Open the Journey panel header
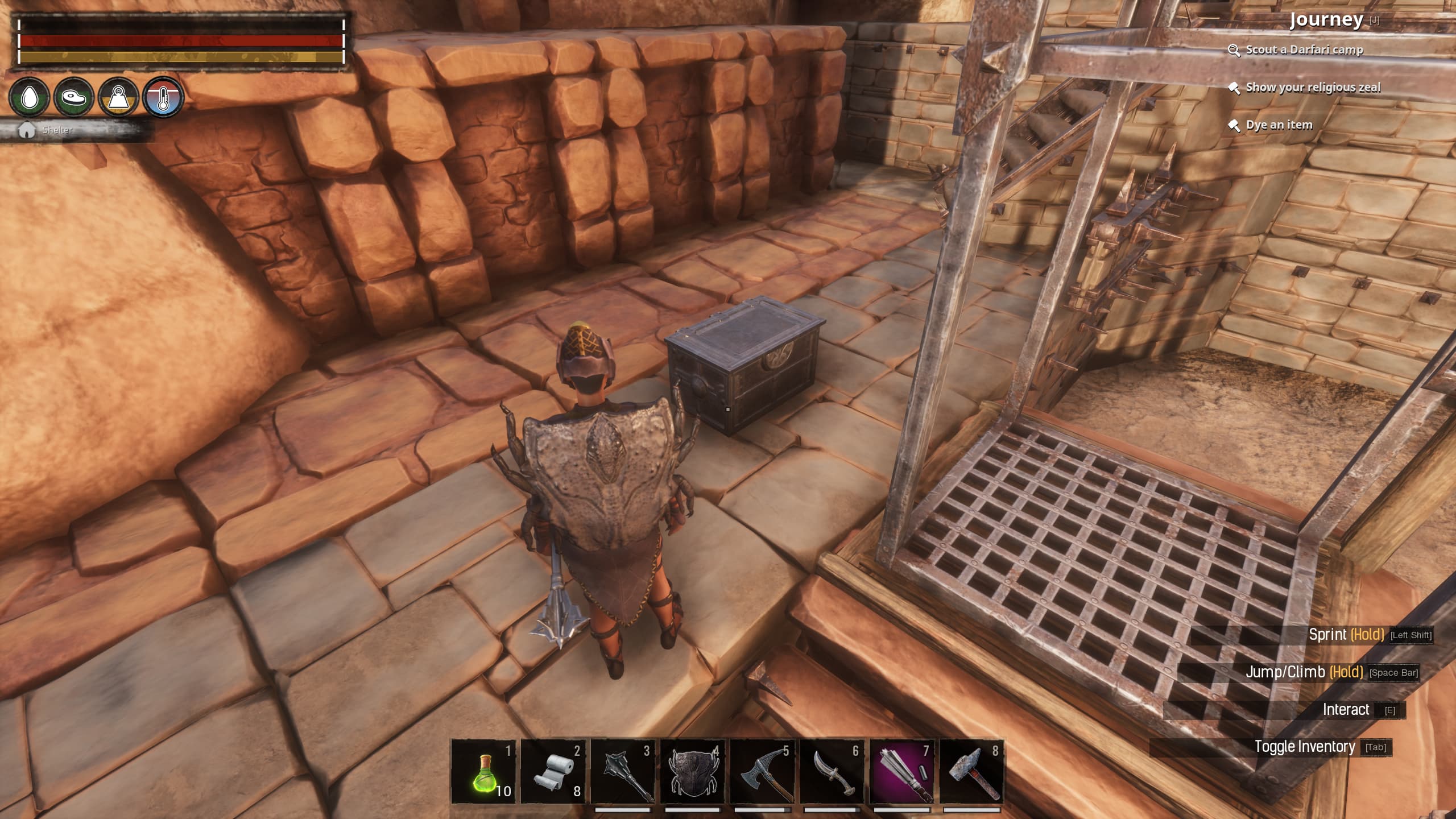 (x=1326, y=20)
